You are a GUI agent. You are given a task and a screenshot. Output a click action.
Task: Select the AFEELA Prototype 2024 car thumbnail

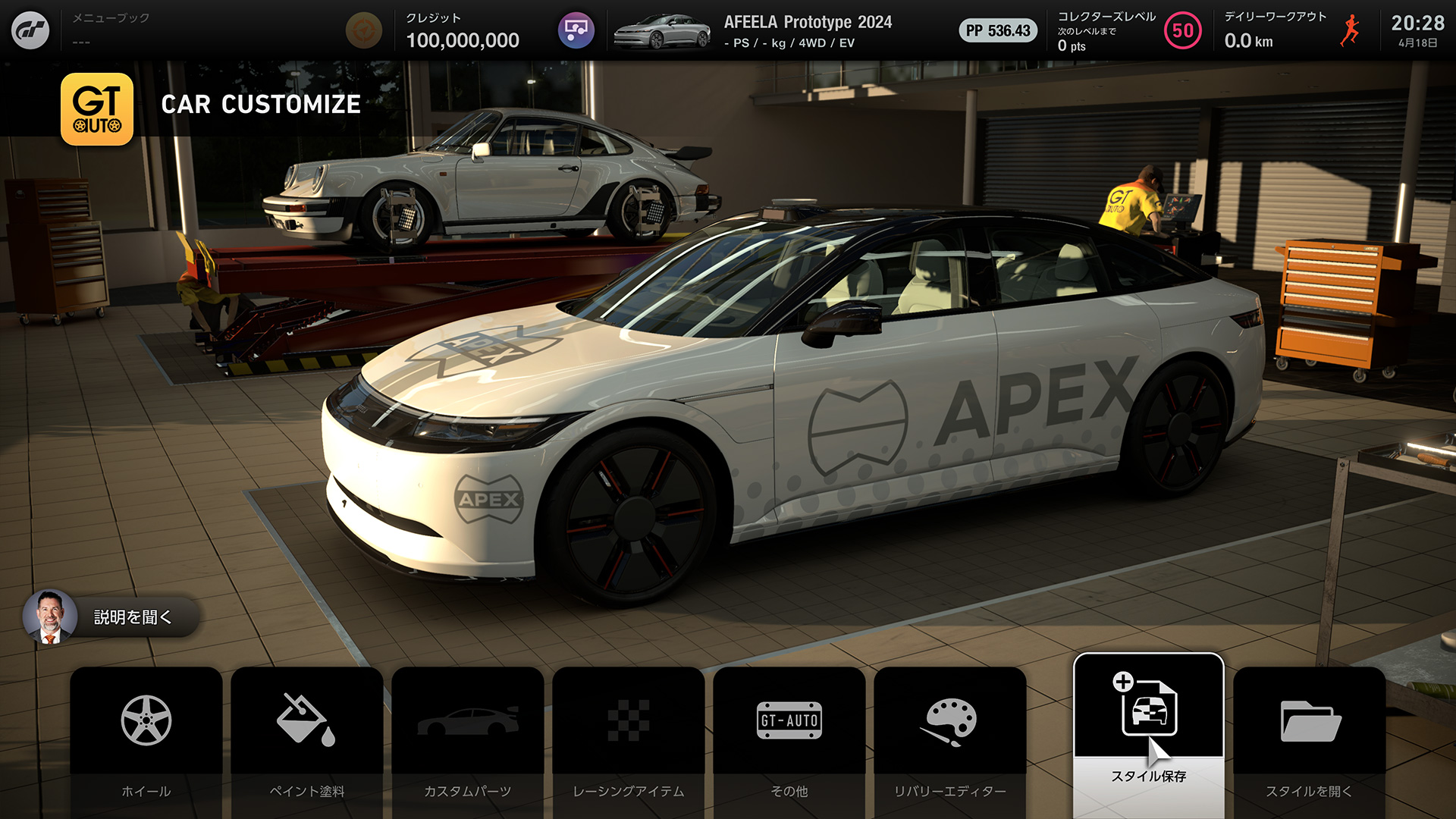(x=662, y=31)
